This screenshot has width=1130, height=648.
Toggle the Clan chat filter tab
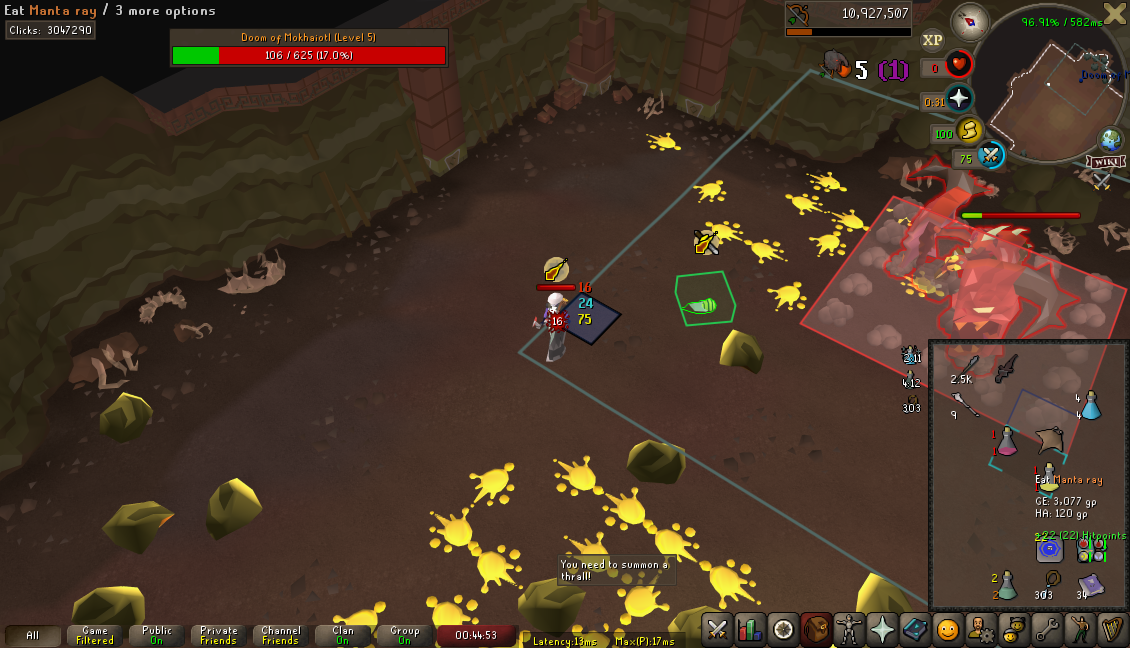pyautogui.click(x=343, y=636)
